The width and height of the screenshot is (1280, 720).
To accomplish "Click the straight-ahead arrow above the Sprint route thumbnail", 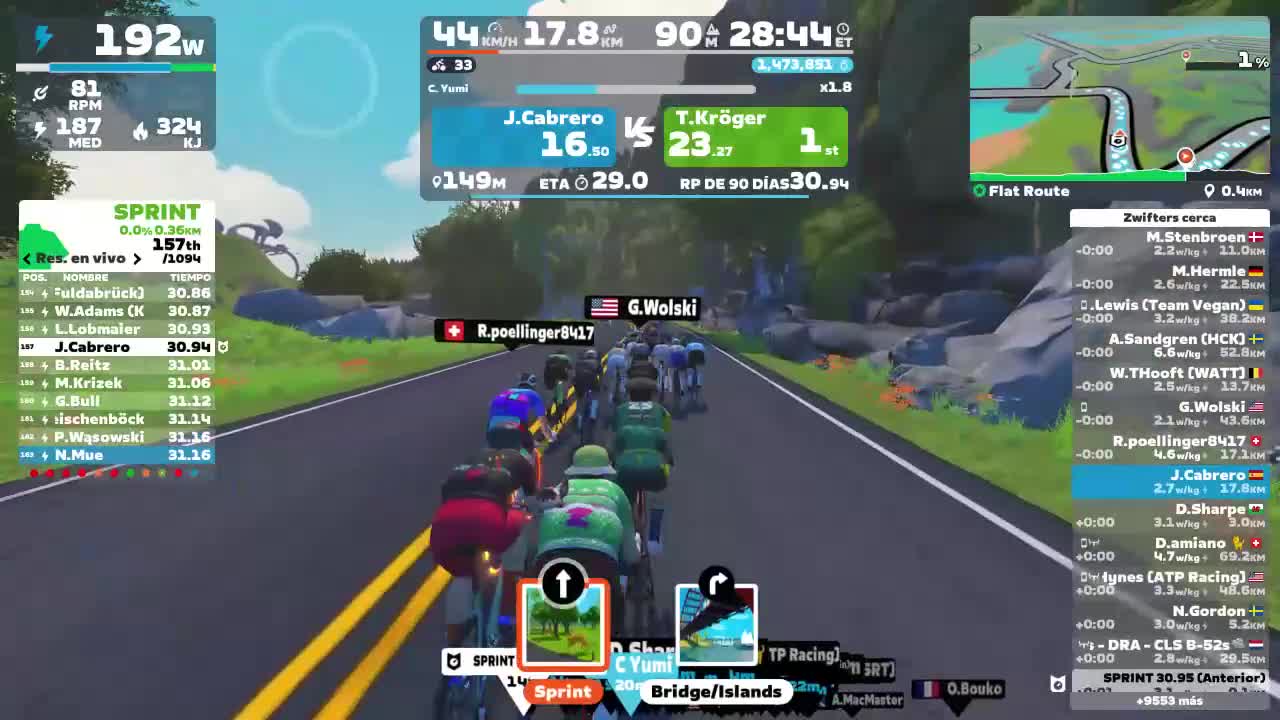I will click(x=562, y=581).
